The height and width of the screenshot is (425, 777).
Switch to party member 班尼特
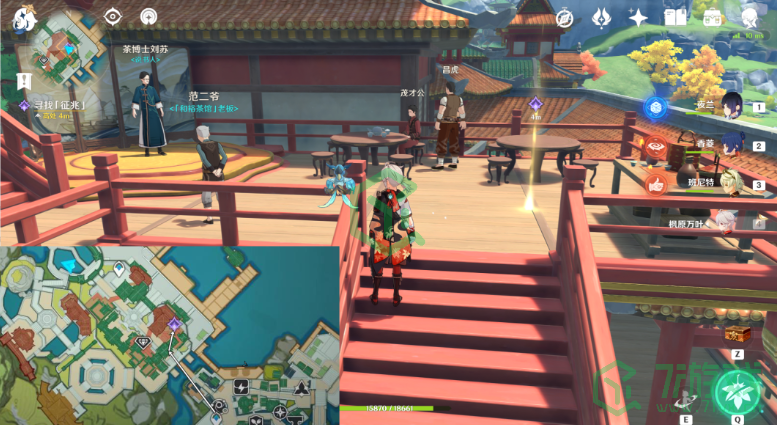731,183
